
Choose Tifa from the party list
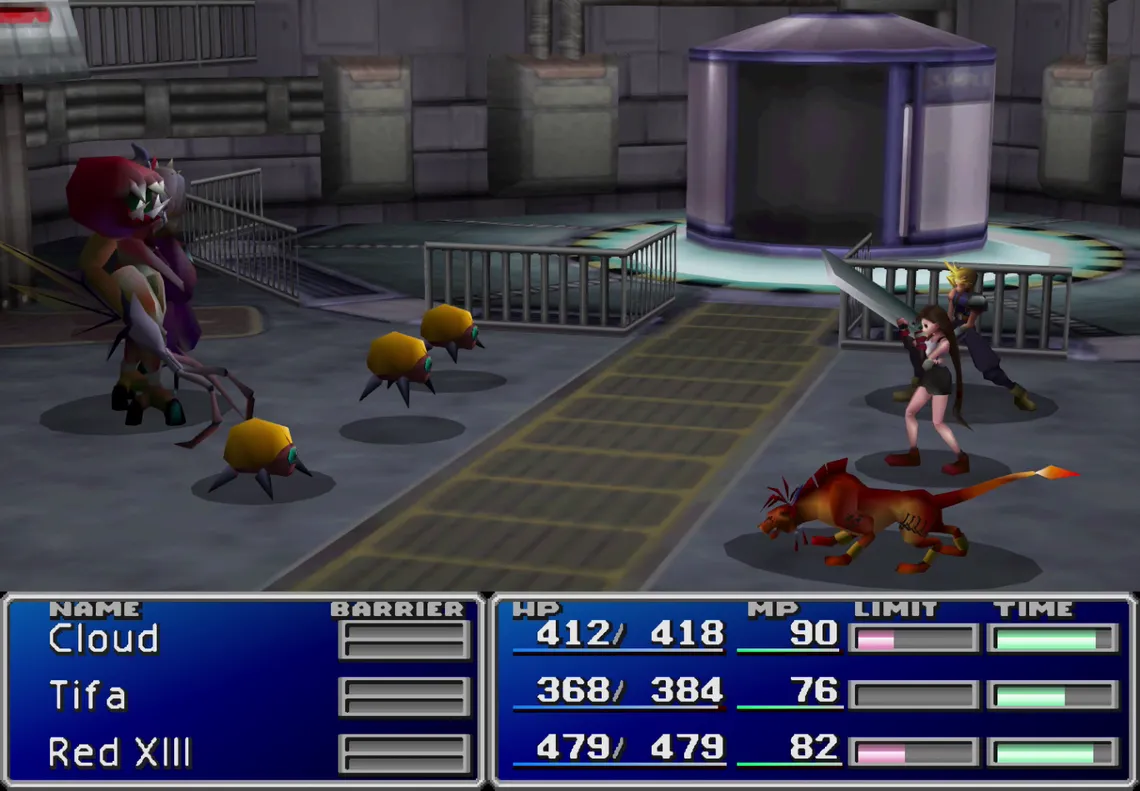click(89, 696)
